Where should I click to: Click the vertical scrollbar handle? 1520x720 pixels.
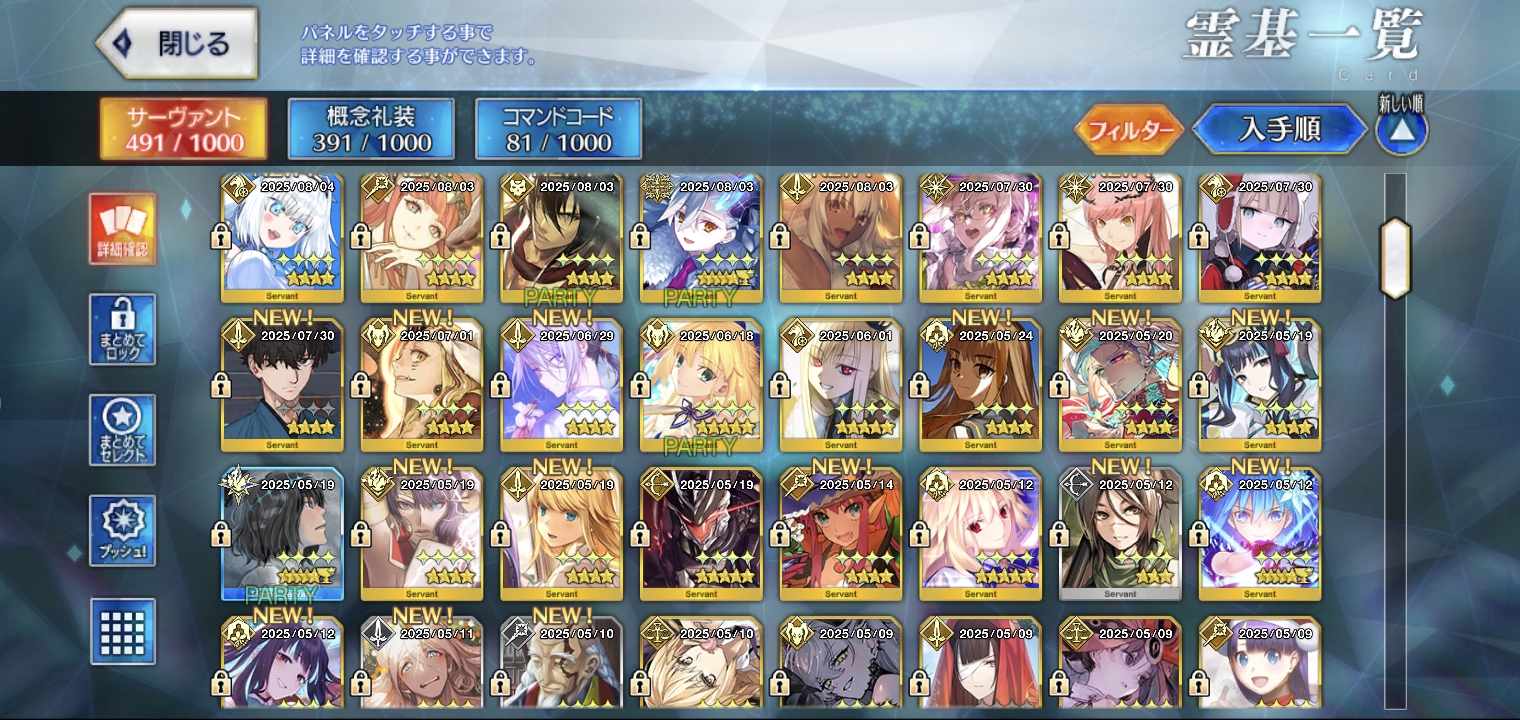(1395, 258)
